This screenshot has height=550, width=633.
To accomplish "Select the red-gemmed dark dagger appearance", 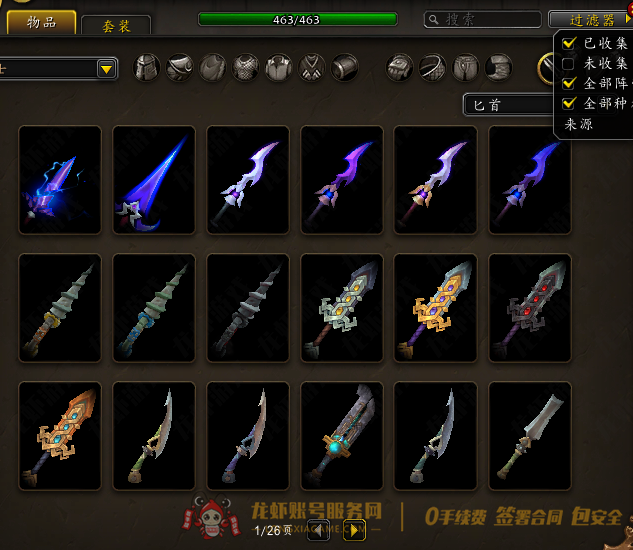I will point(530,307).
